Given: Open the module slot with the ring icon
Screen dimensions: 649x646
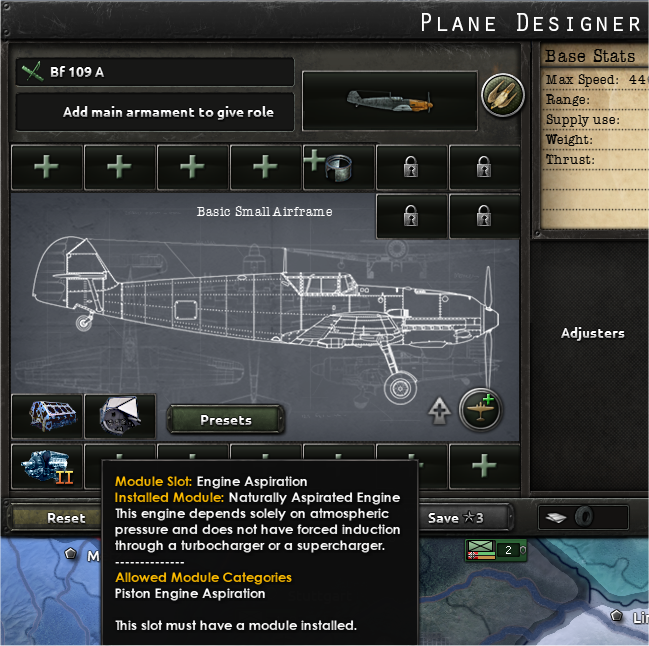Looking at the screenshot, I should pos(338,166).
